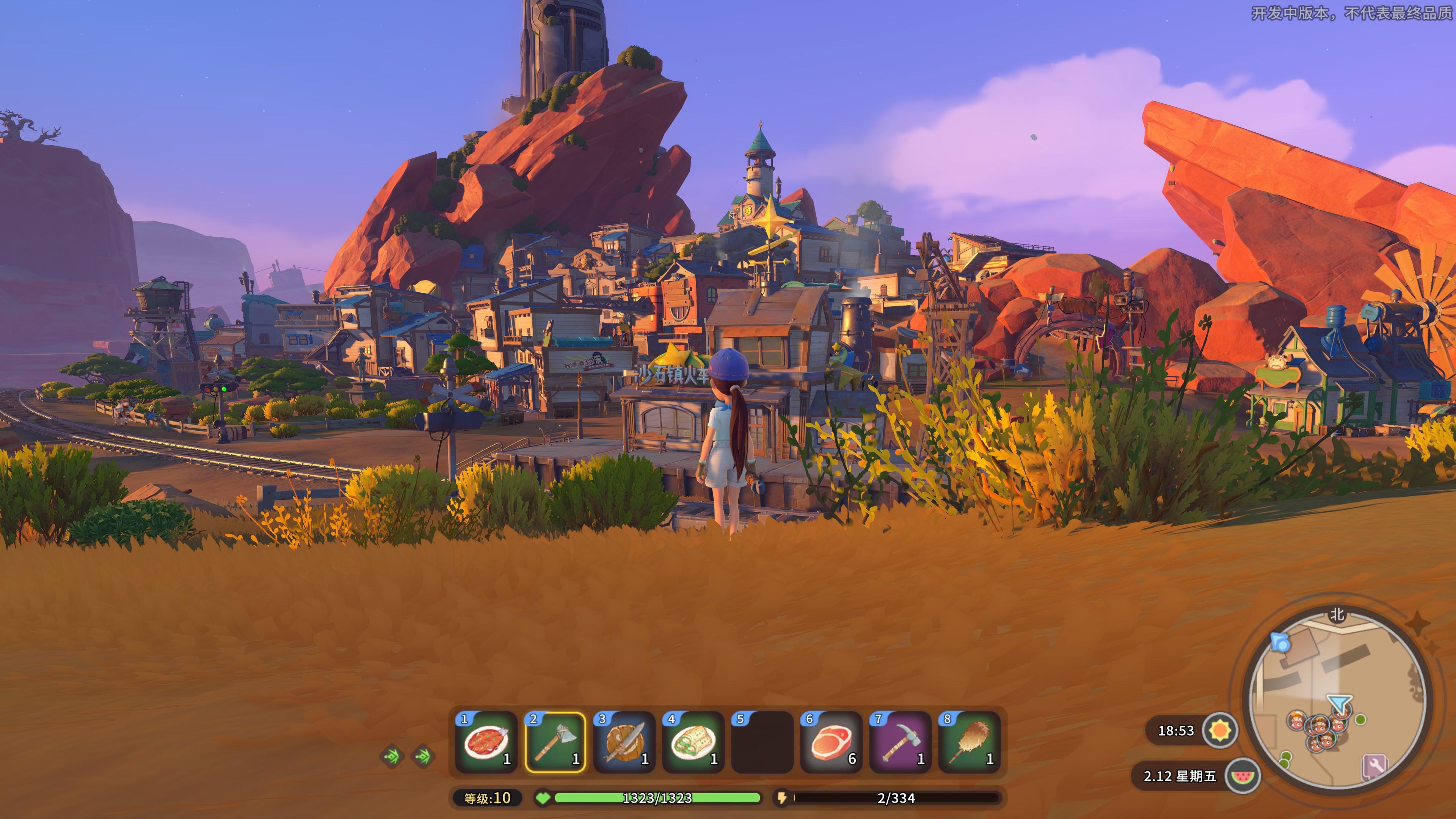Click the empty hotbar slot 5
This screenshot has width=1456, height=819.
(762, 742)
